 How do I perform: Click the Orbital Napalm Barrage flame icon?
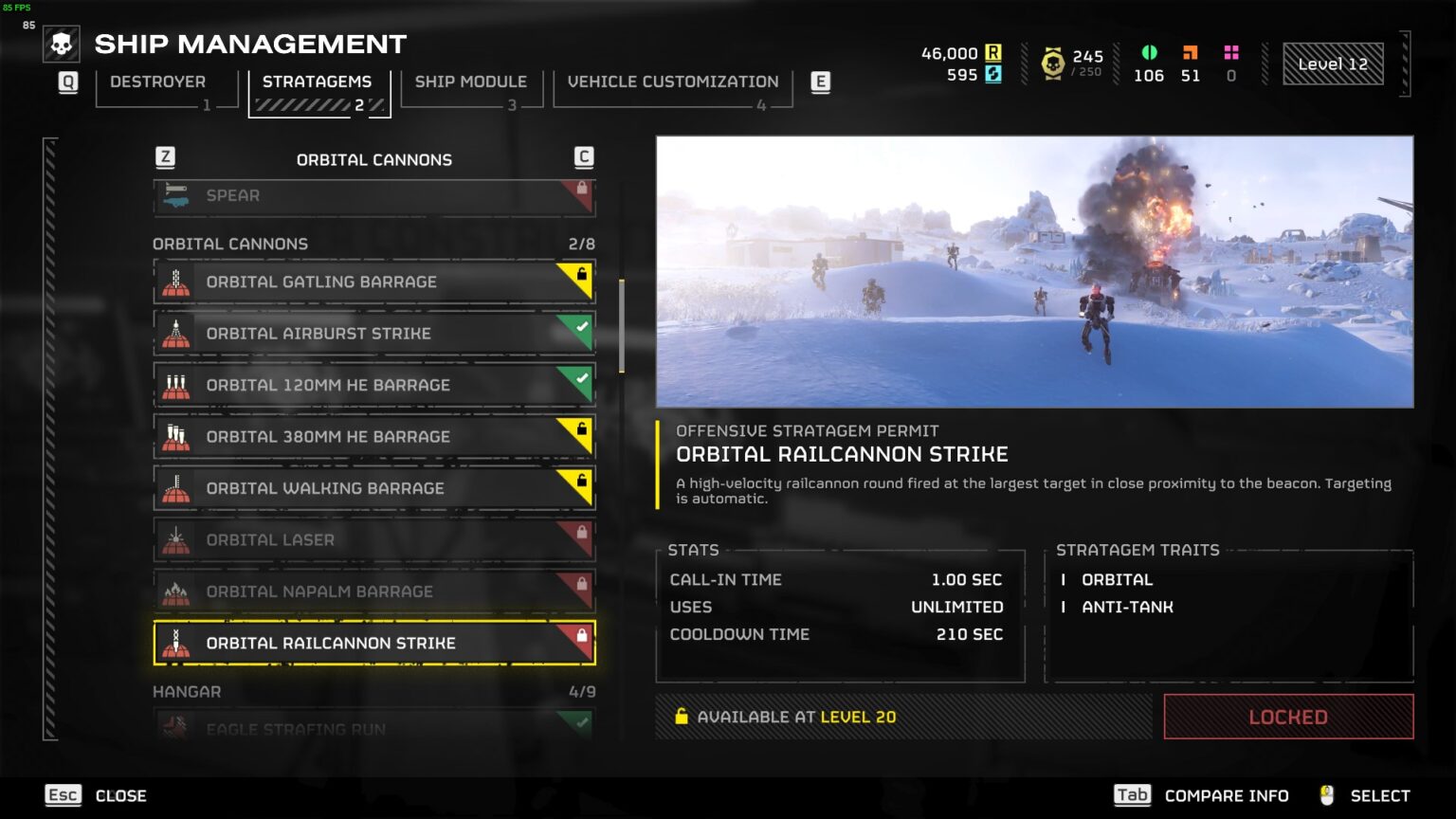click(176, 591)
